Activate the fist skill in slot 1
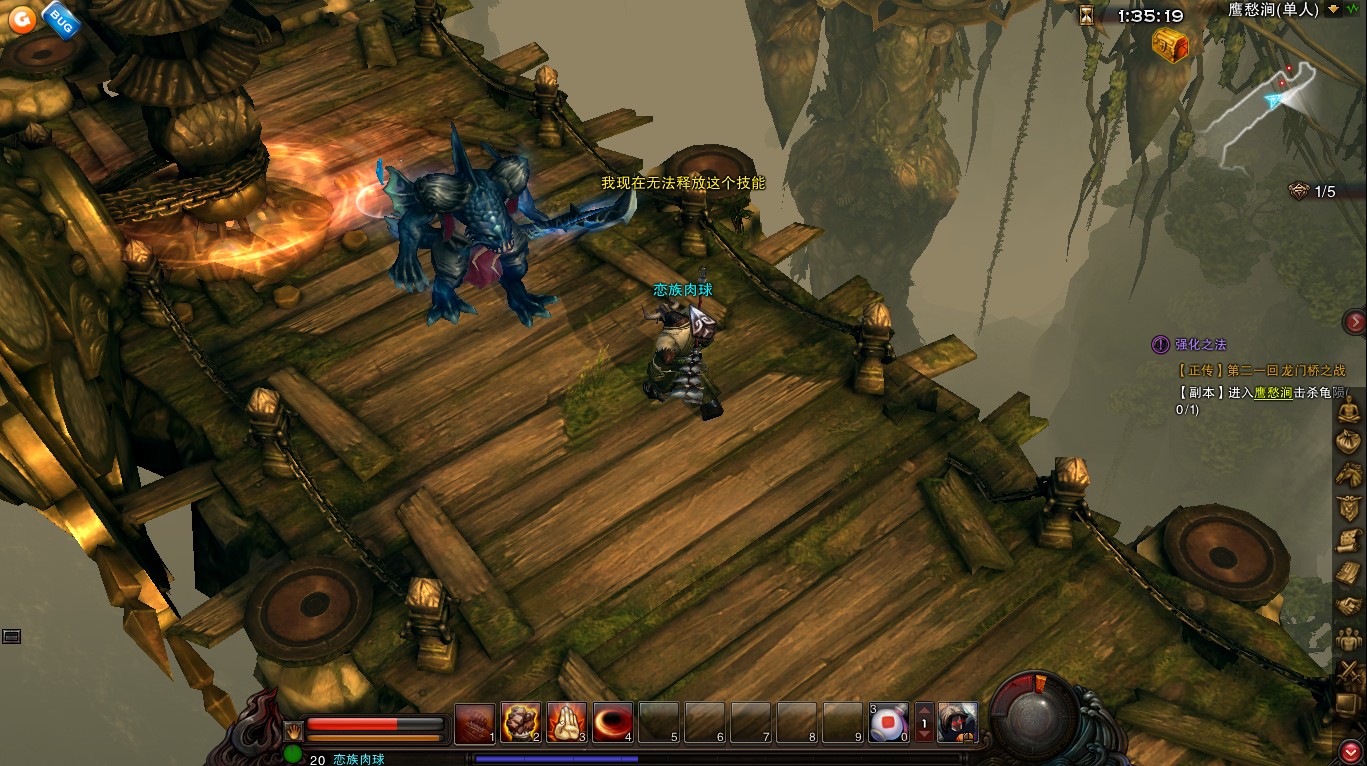Screen dimensions: 1367x766 475,722
